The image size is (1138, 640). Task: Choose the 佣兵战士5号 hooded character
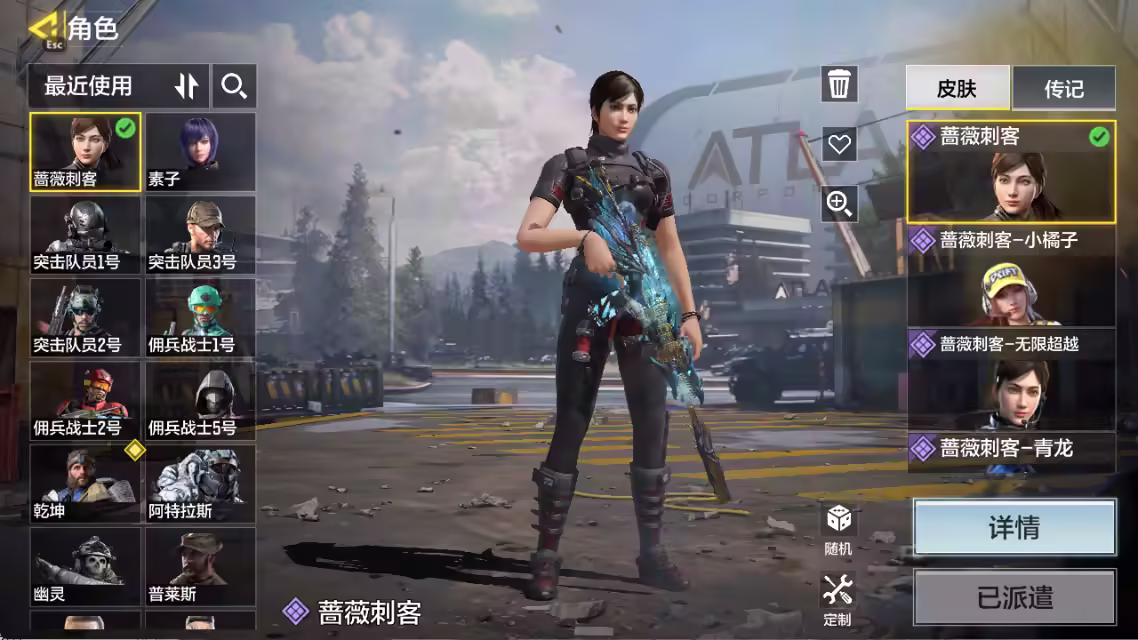[x=200, y=400]
